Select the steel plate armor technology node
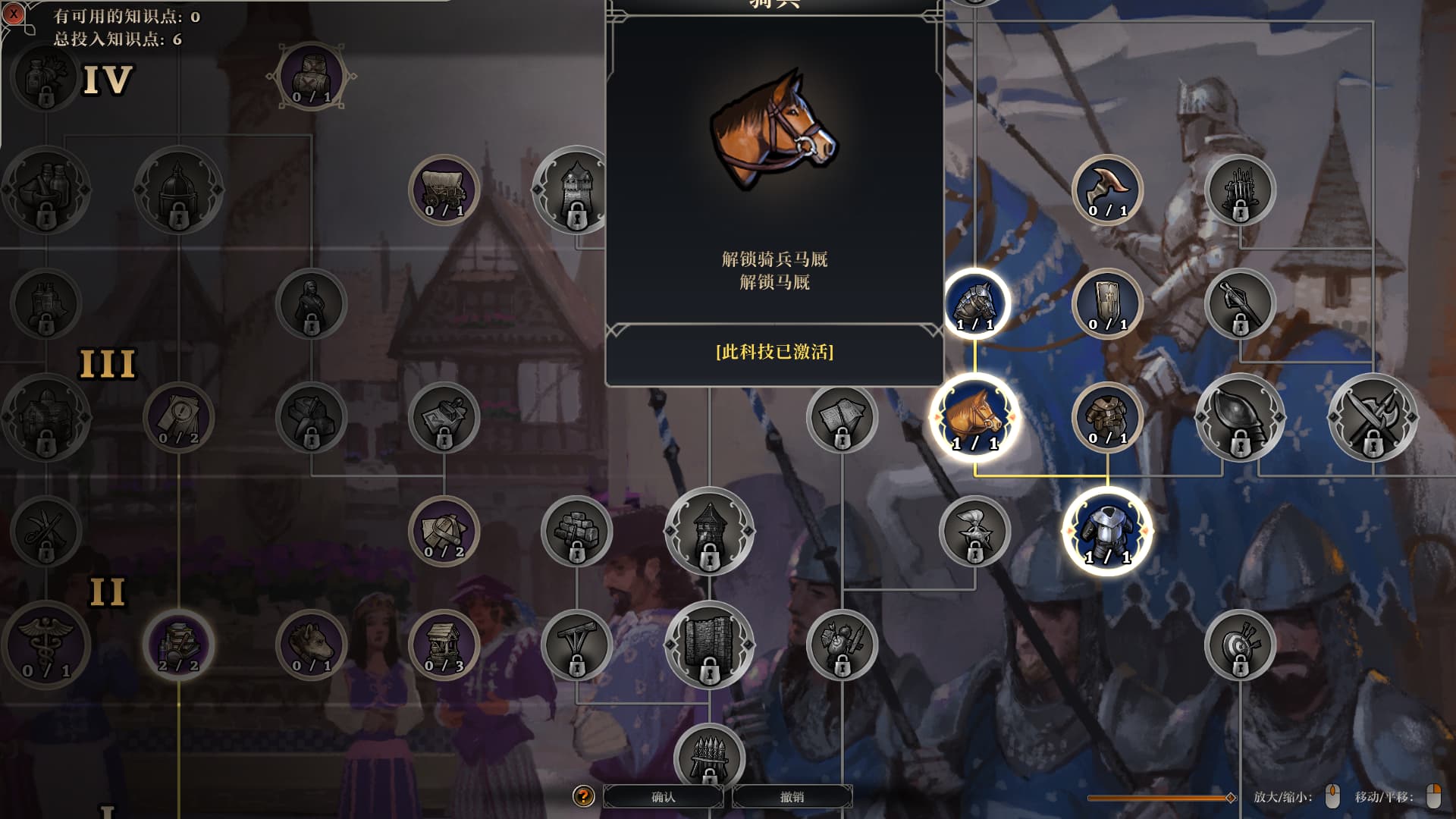This screenshot has width=1456, height=819. [x=1107, y=531]
